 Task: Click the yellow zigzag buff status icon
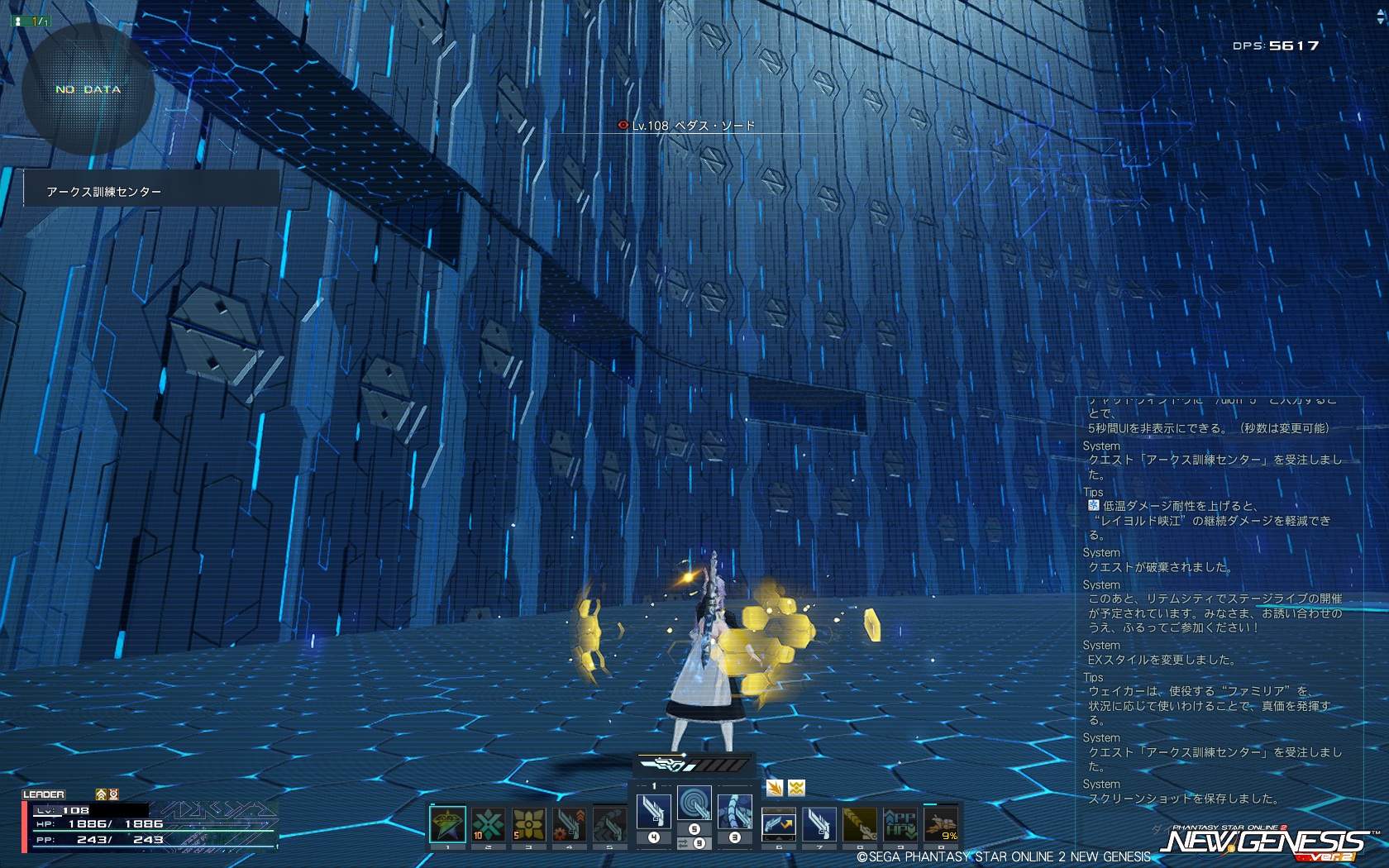point(796,788)
